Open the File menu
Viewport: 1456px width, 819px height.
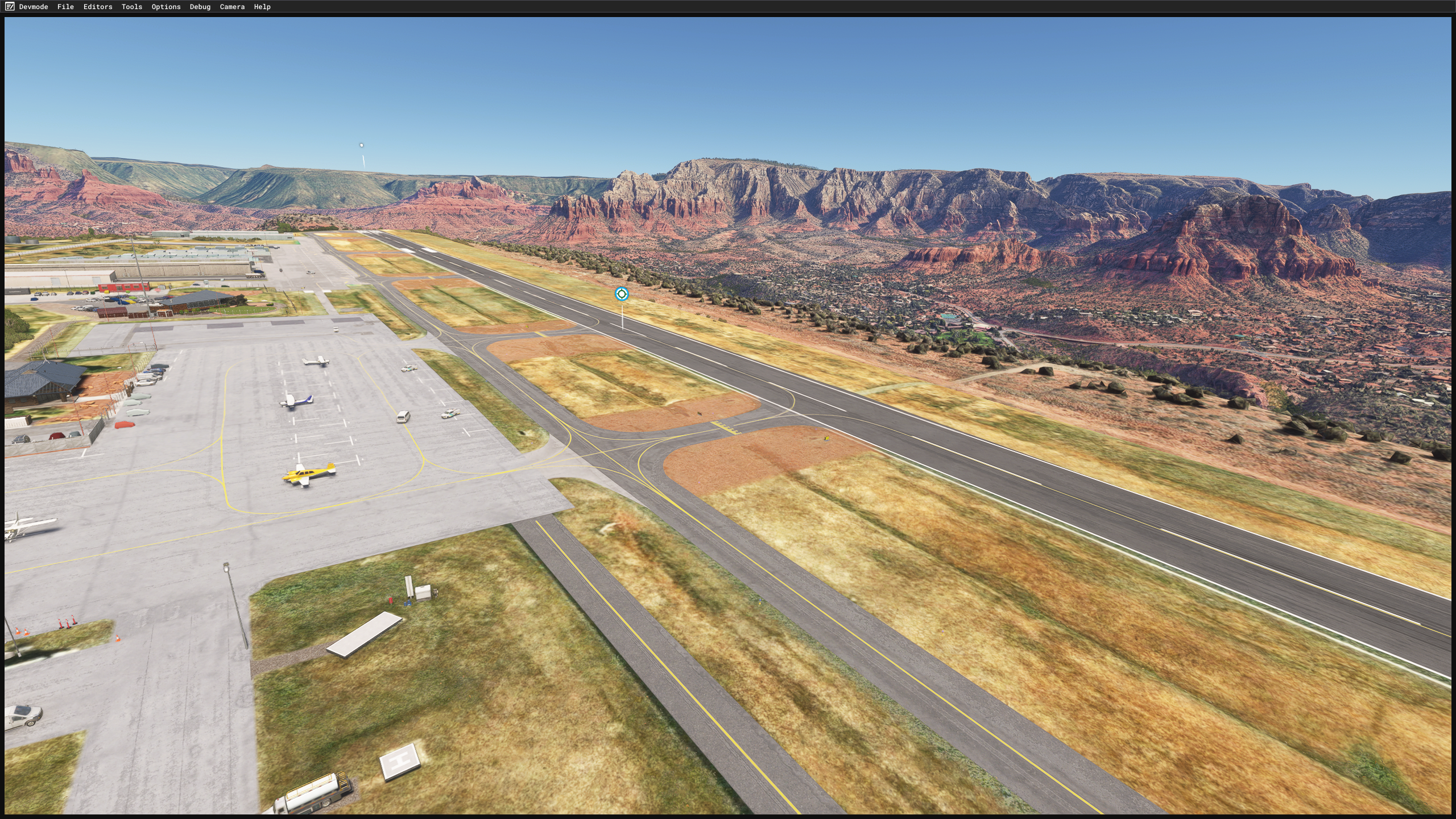[65, 7]
